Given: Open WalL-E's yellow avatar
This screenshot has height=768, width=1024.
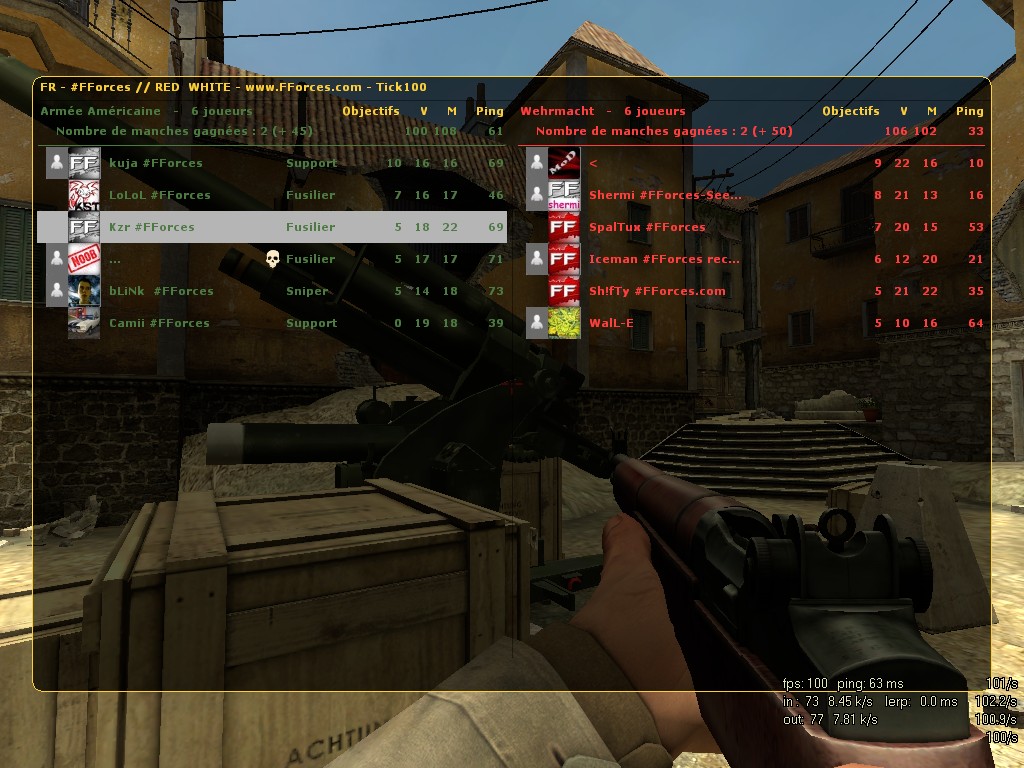Looking at the screenshot, I should [x=564, y=323].
